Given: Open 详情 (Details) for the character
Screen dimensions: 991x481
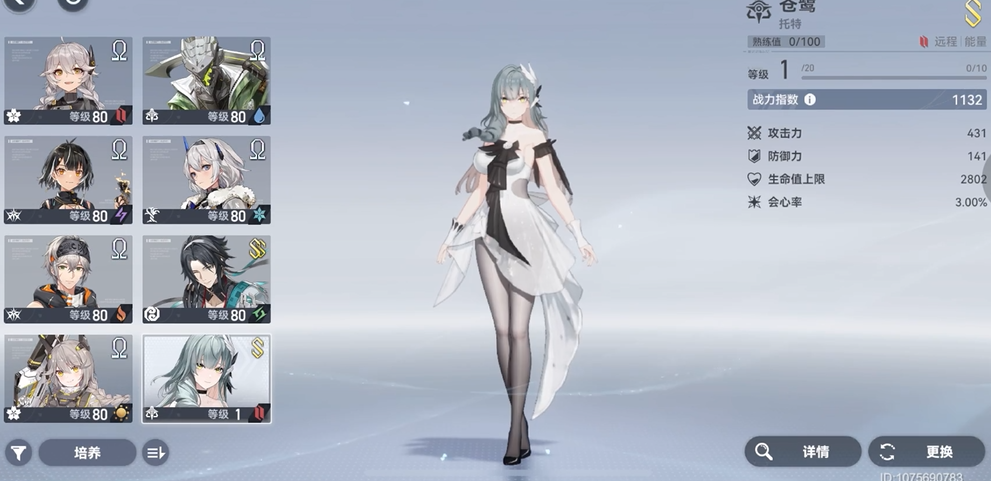Looking at the screenshot, I should (x=802, y=451).
